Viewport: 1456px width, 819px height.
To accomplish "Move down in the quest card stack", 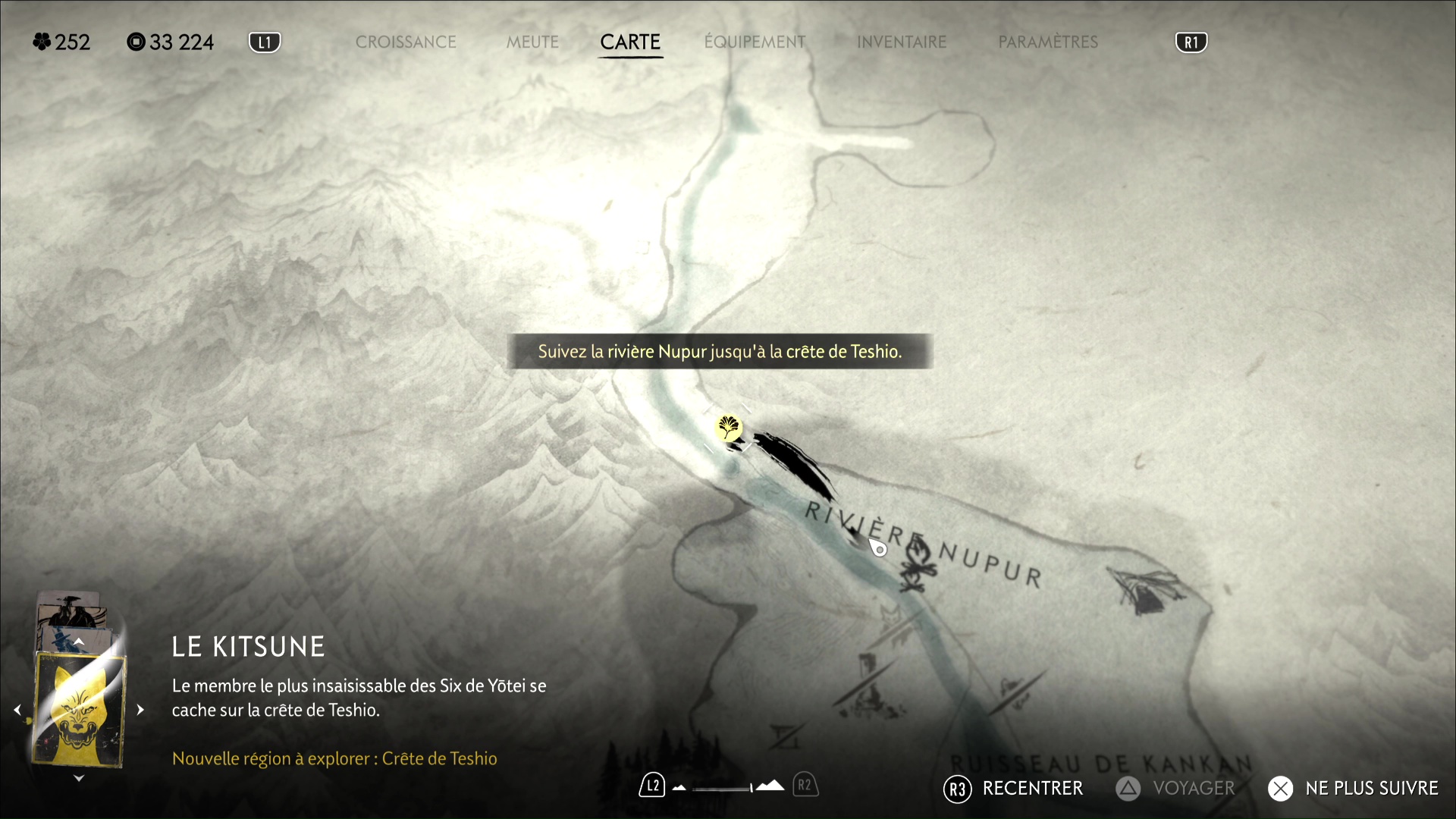I will click(x=79, y=778).
